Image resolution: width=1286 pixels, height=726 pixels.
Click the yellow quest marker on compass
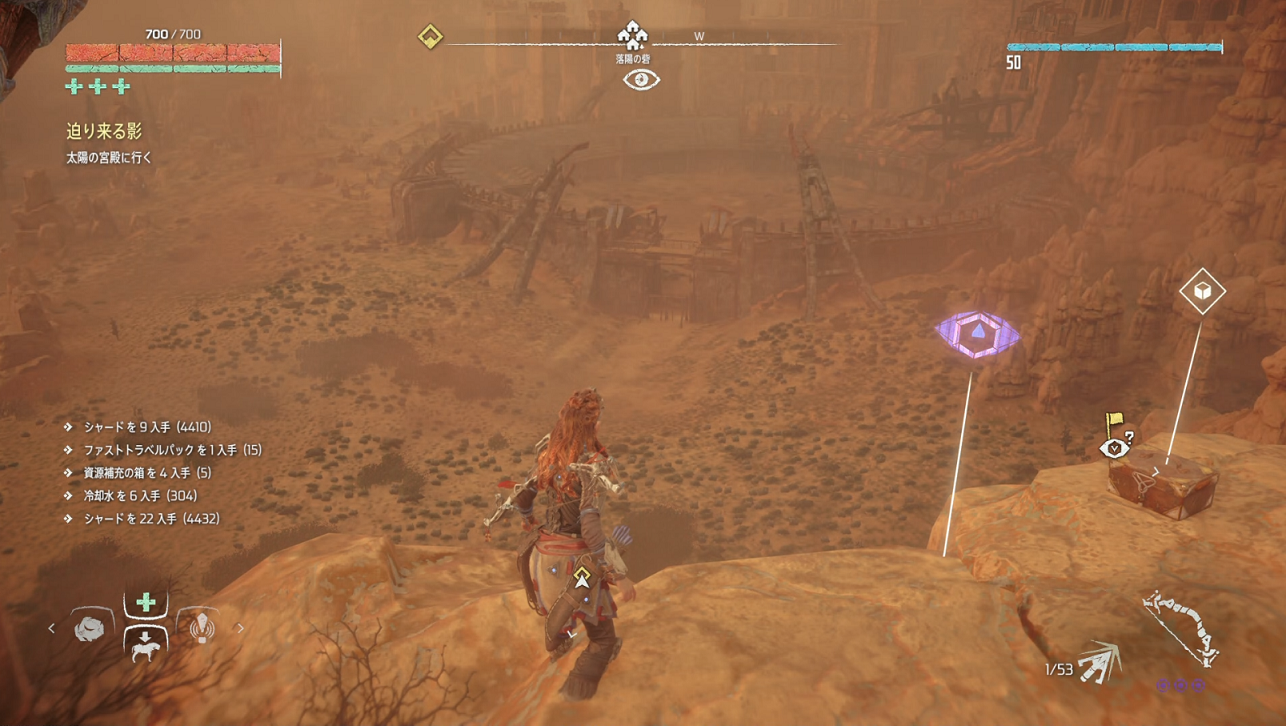[x=430, y=37]
